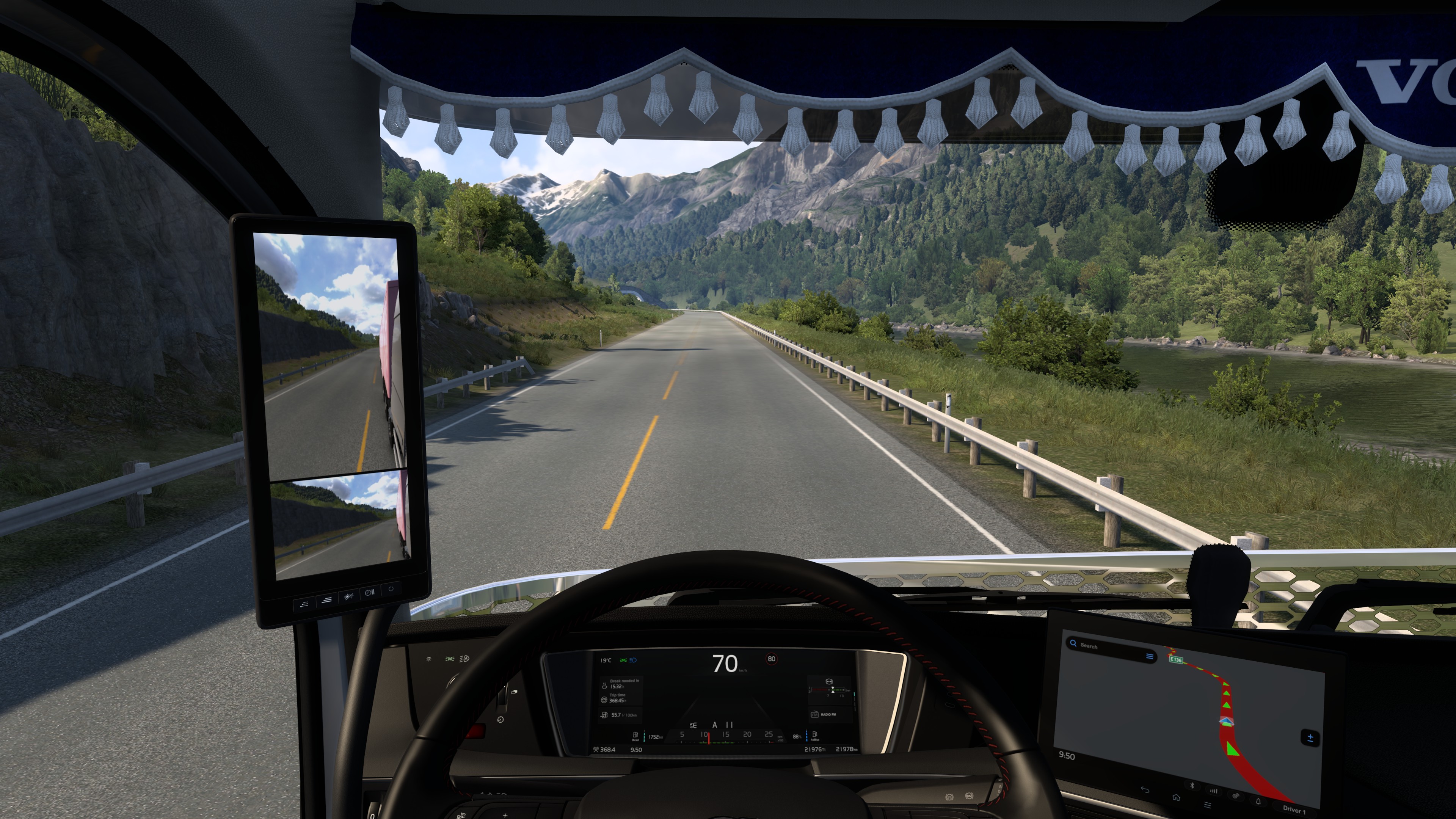Switch off the mirror monitor with its power button
Screen dimensions: 1456x819
(391, 589)
